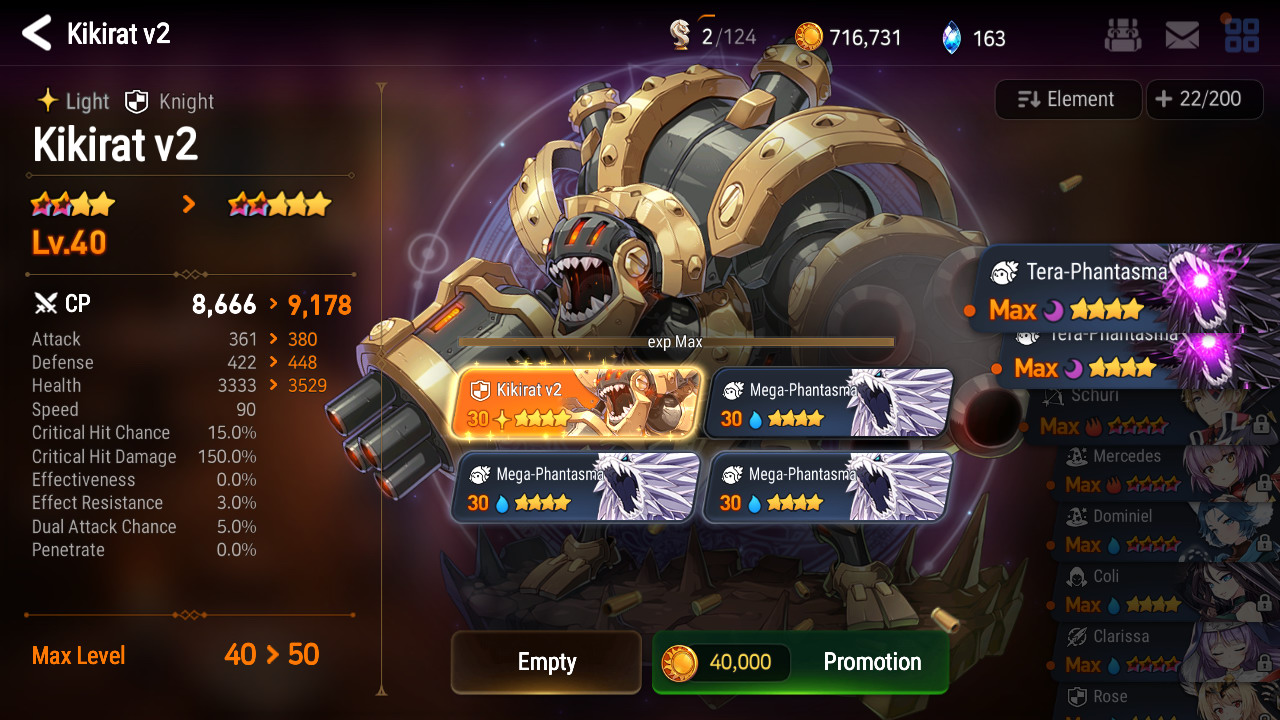
Task: Select Coli from the hero list
Action: [1150, 591]
